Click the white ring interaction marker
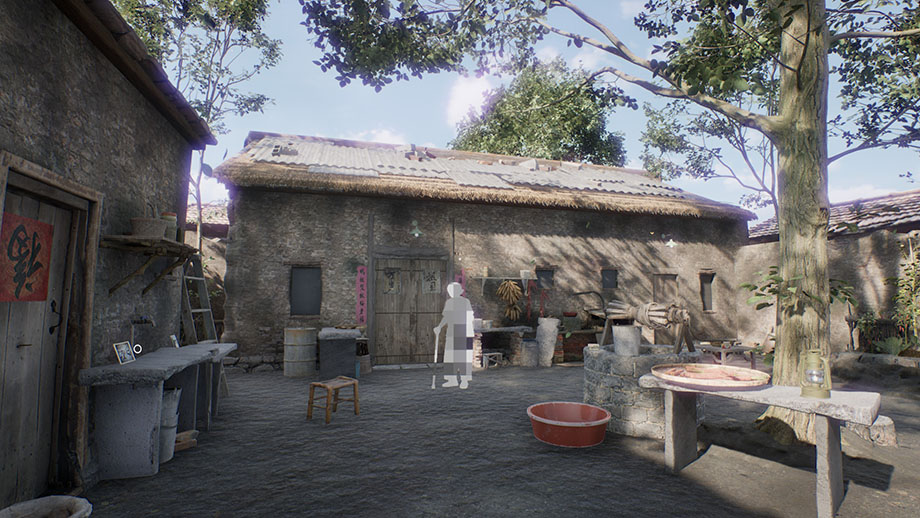Image resolution: width=920 pixels, height=518 pixels. tap(137, 349)
